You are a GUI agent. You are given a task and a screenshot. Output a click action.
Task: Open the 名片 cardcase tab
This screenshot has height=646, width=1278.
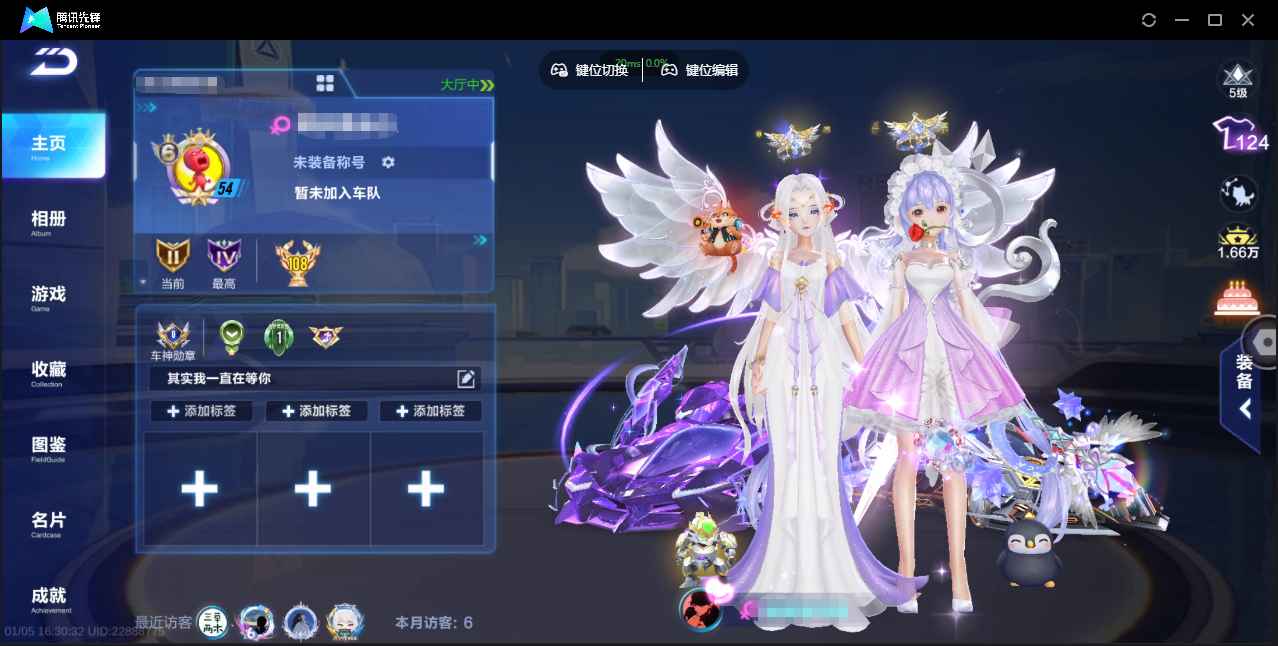coord(48,523)
